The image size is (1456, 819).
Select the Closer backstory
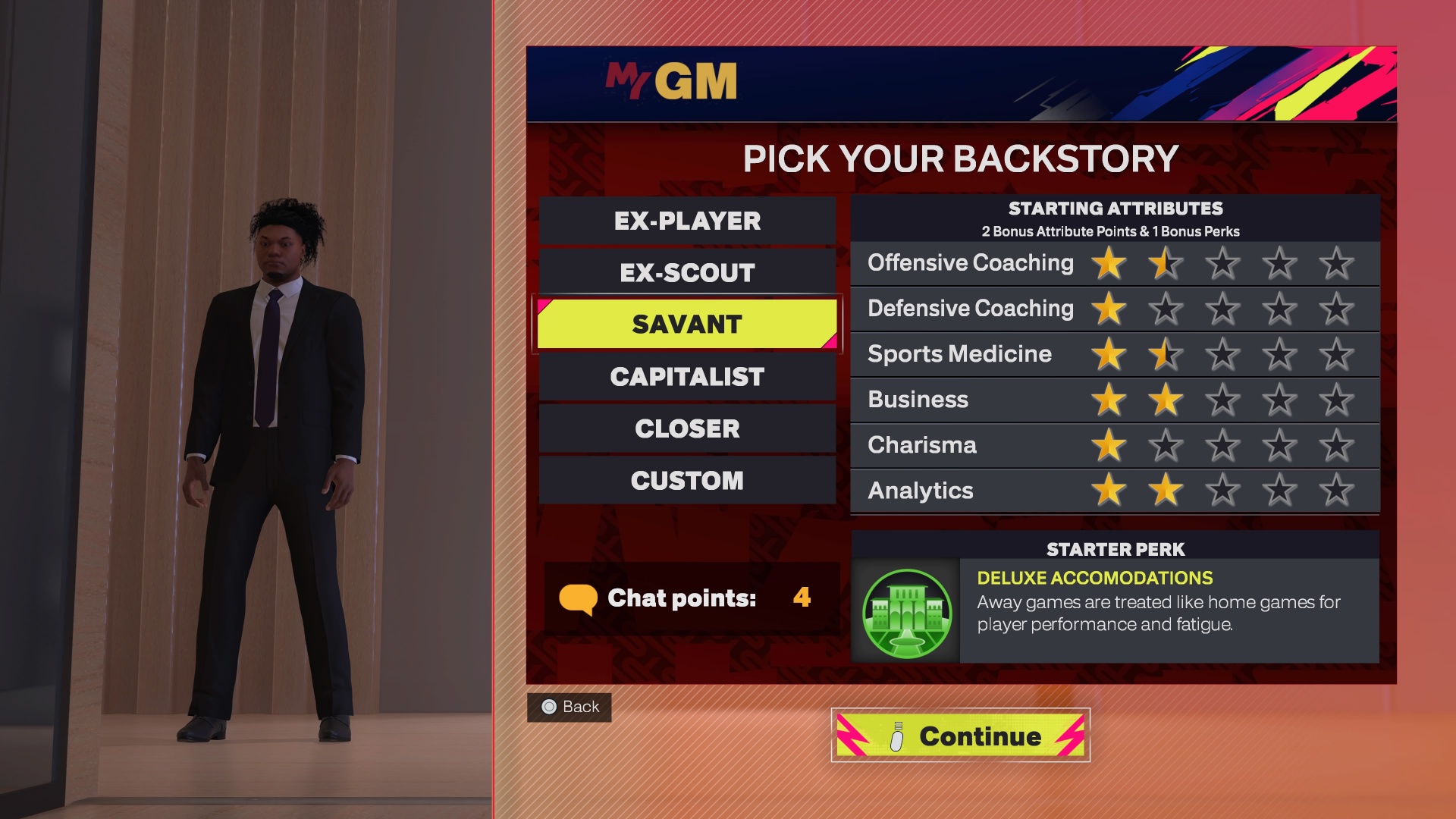687,428
